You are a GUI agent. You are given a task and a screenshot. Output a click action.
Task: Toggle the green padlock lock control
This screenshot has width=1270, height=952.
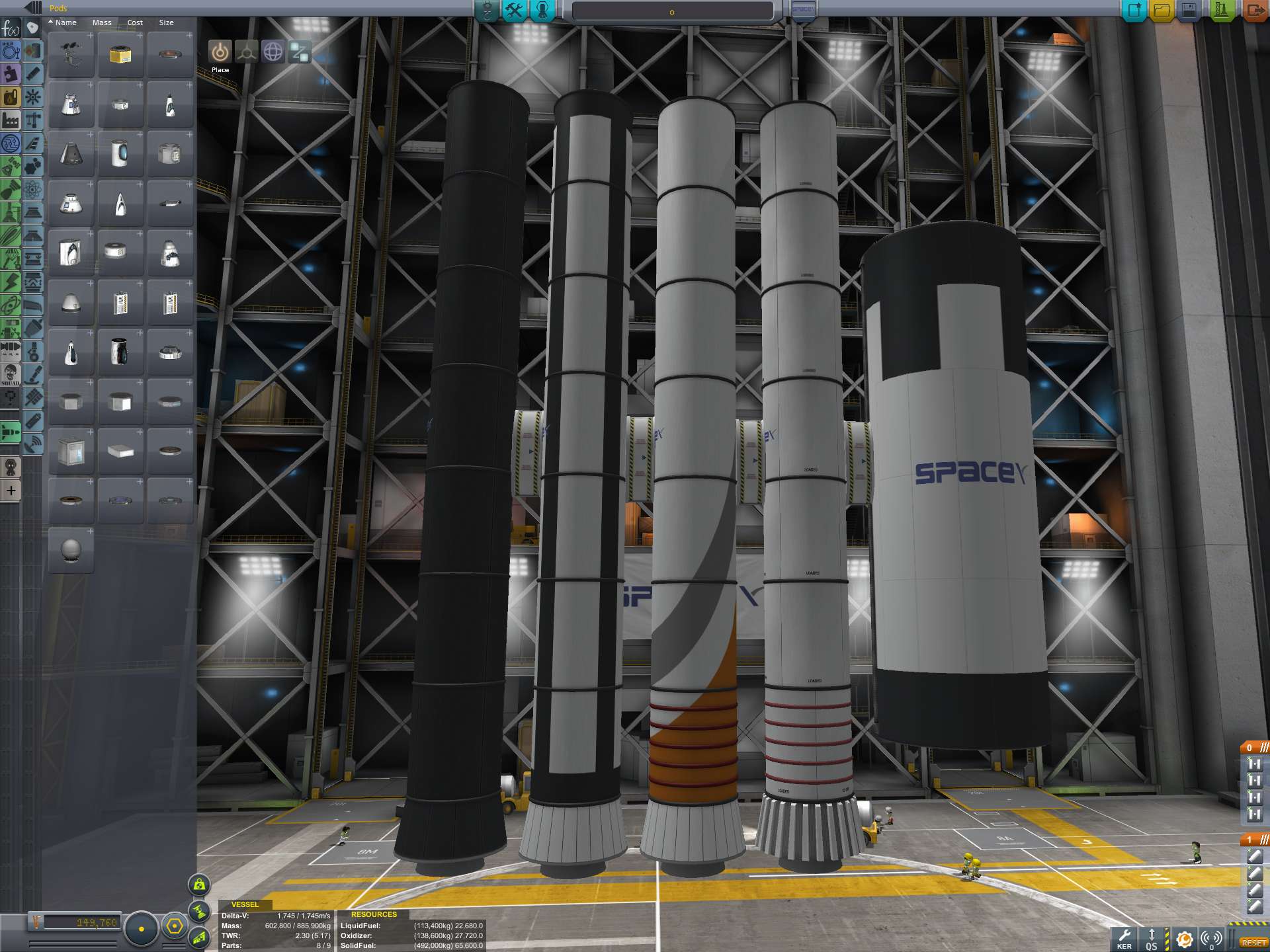point(198,884)
